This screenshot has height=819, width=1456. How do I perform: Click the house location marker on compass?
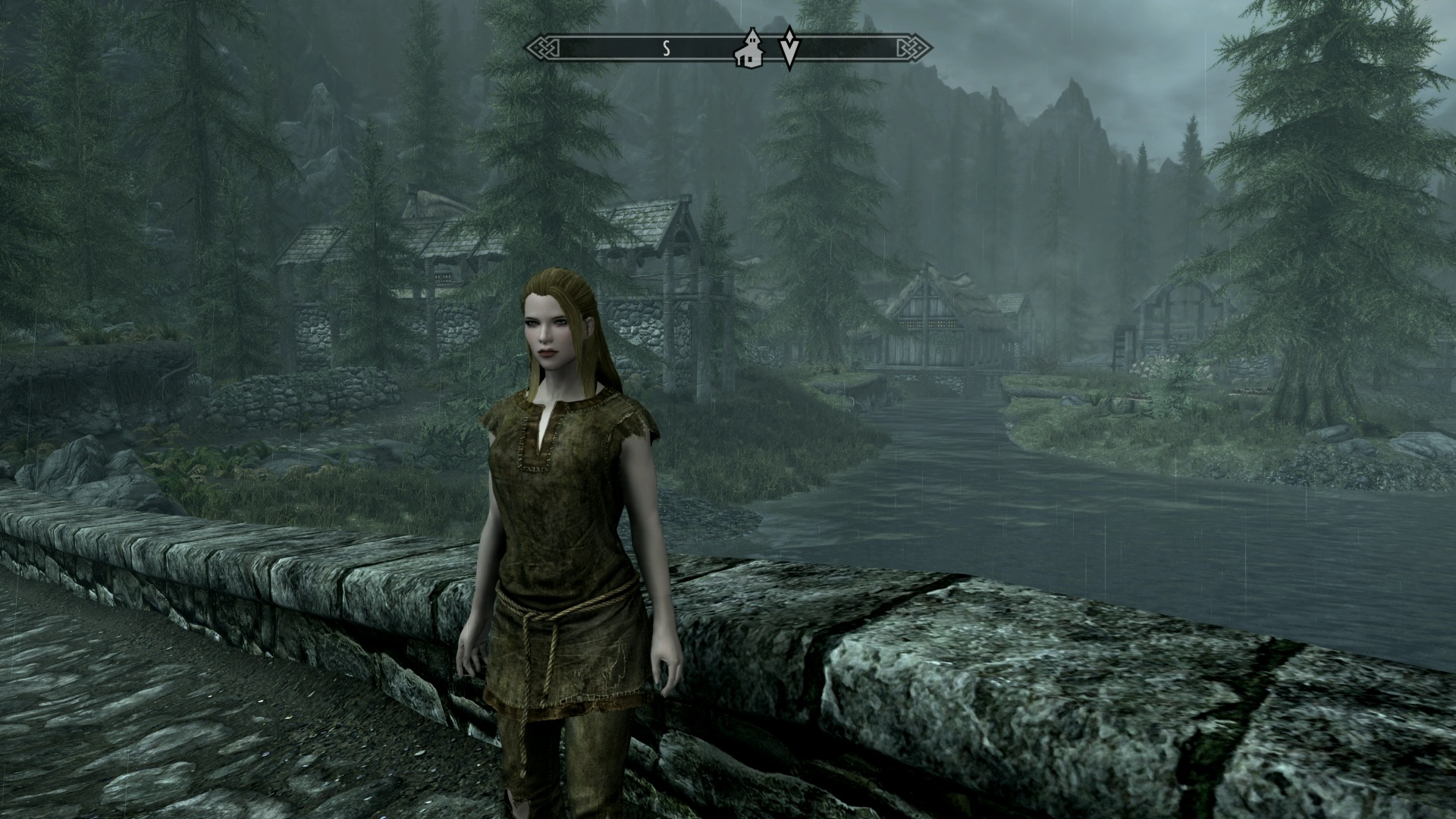750,49
